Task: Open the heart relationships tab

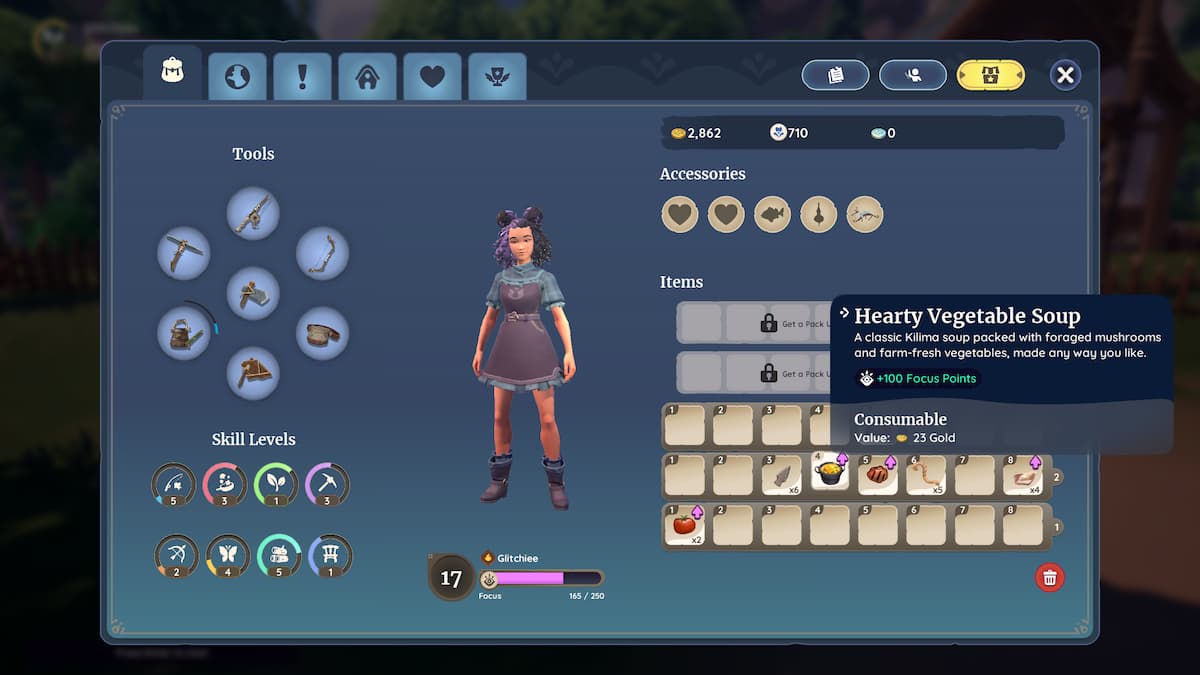Action: [x=432, y=76]
